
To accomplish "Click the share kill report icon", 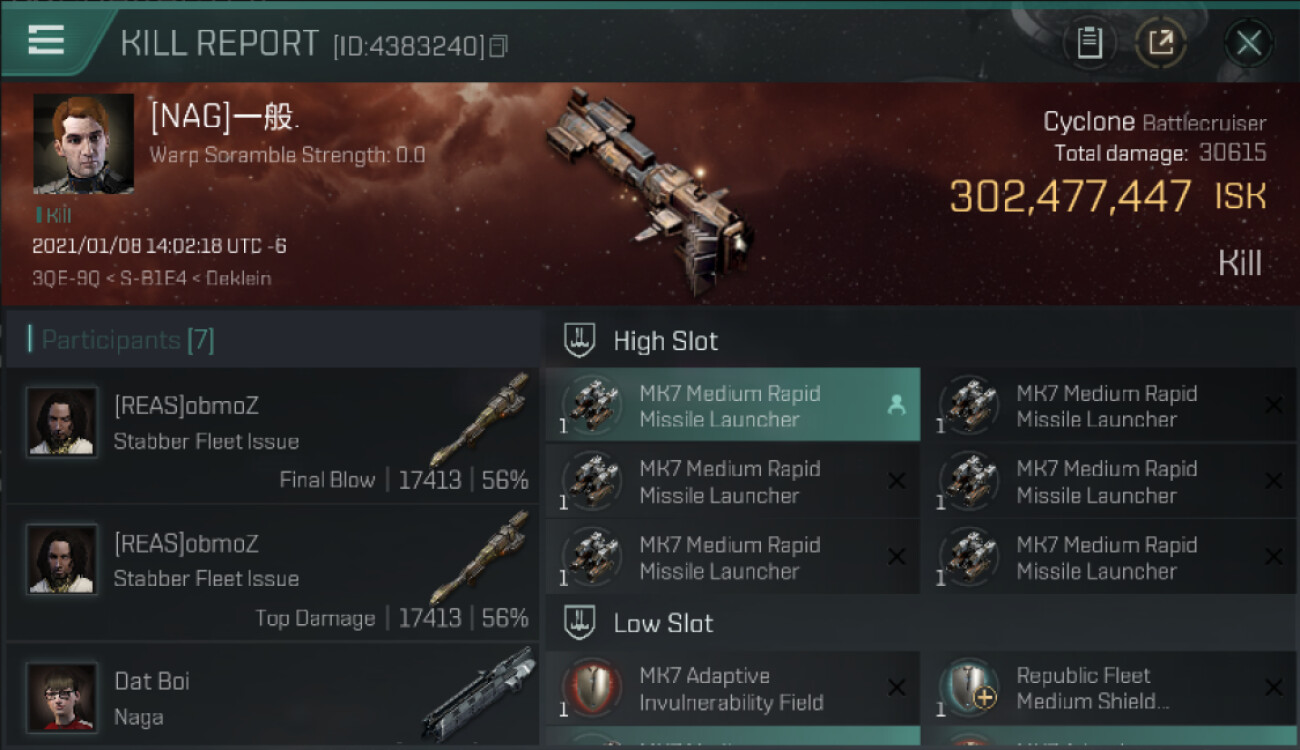I will [x=1160, y=43].
